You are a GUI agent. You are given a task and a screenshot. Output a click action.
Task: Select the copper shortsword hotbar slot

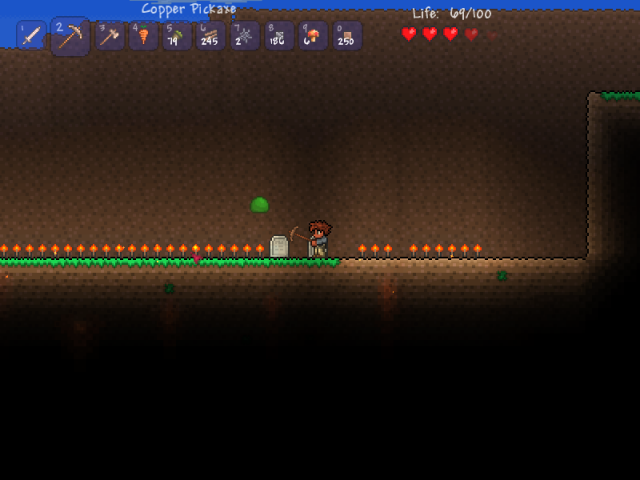click(x=31, y=37)
